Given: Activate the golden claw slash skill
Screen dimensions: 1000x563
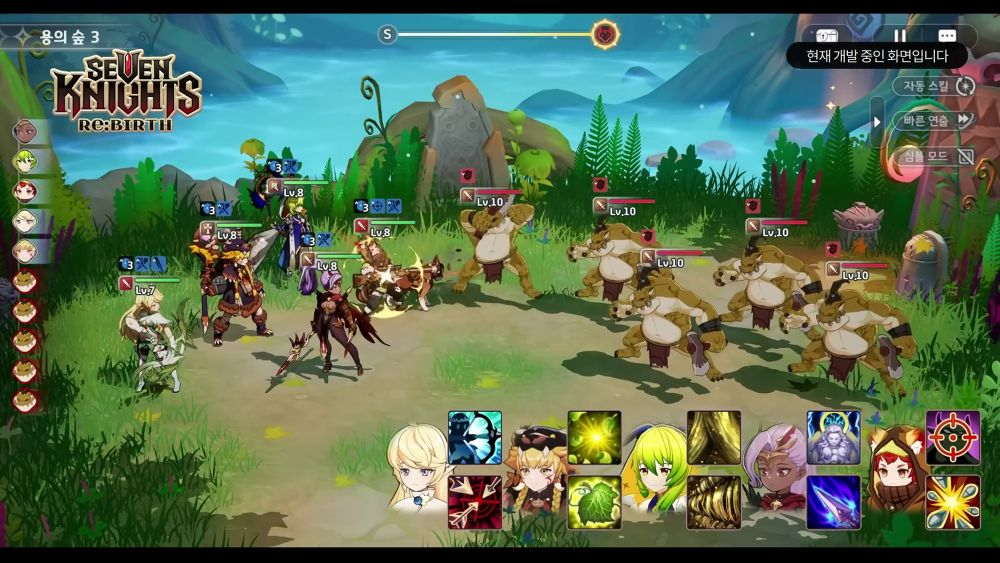Looking at the screenshot, I should tap(714, 437).
